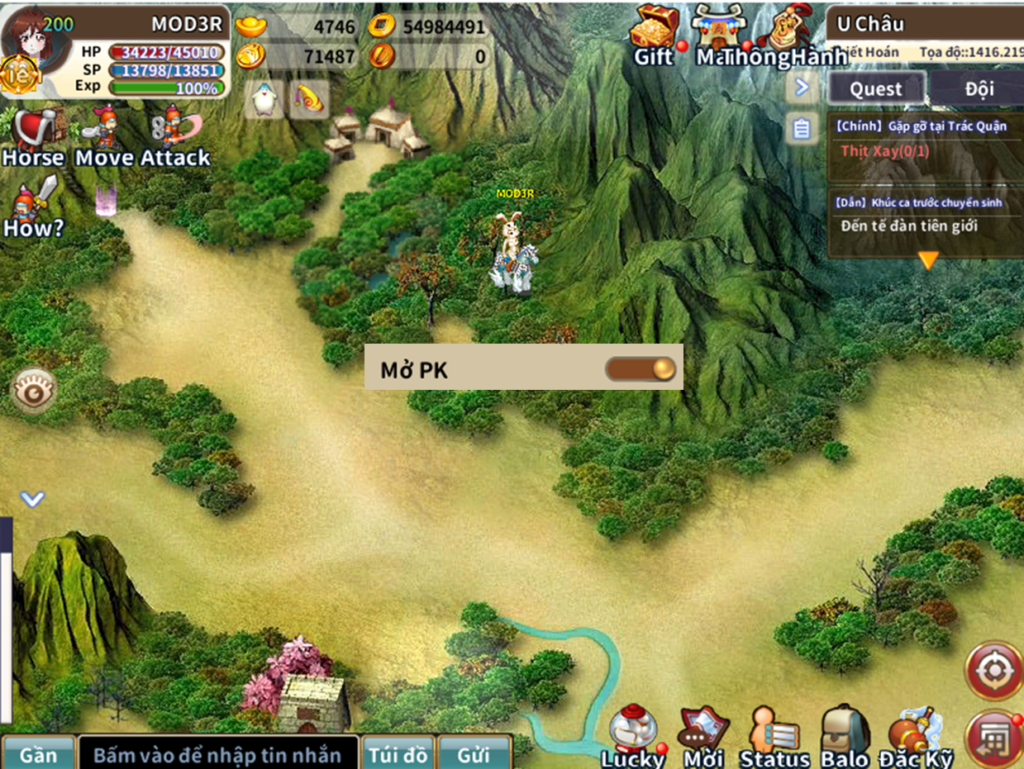Open the How? help guide
The image size is (1024, 769).
pyautogui.click(x=33, y=208)
